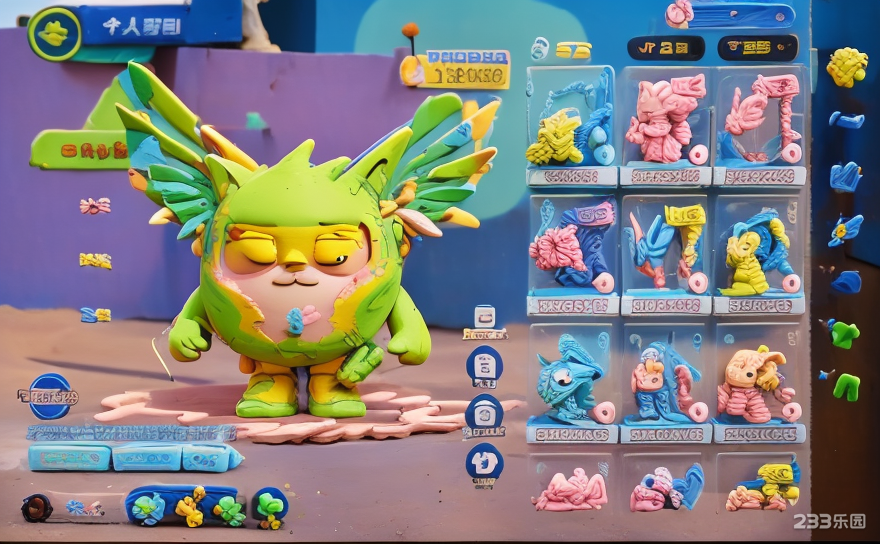Open the green profile avatar icon
This screenshot has width=880, height=544.
pyautogui.click(x=54, y=34)
